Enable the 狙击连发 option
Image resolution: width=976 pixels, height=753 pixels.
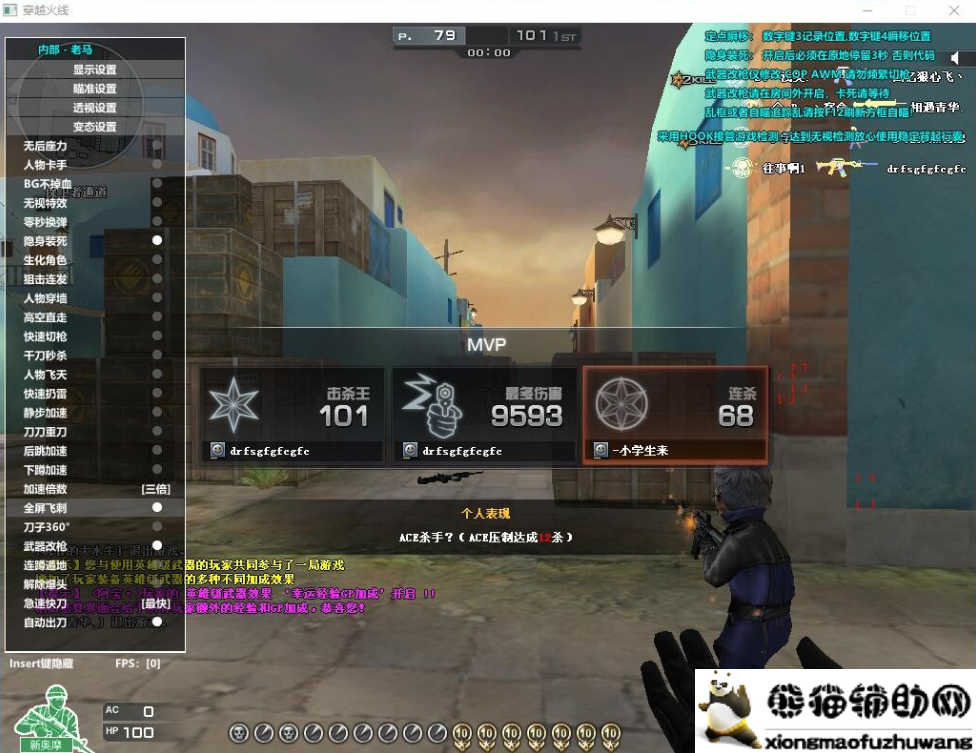pos(157,279)
